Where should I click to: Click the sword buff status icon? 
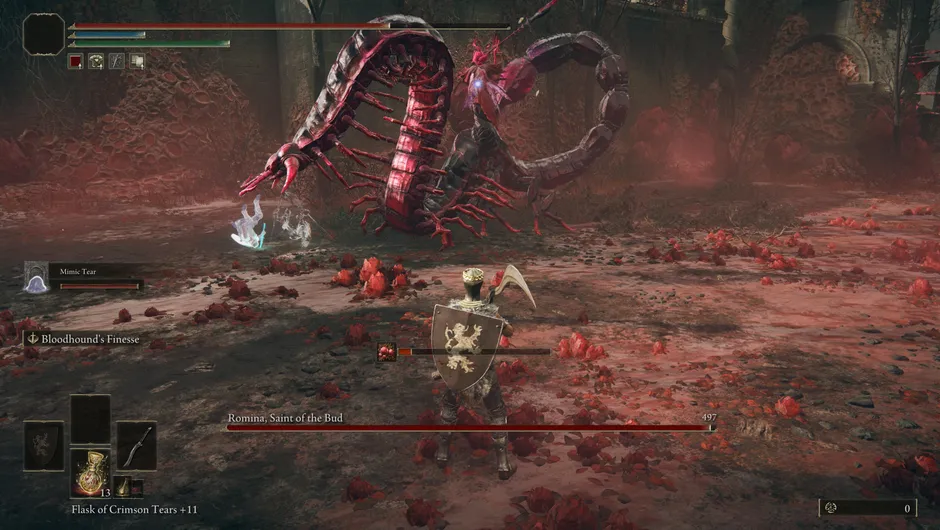[x=116, y=61]
